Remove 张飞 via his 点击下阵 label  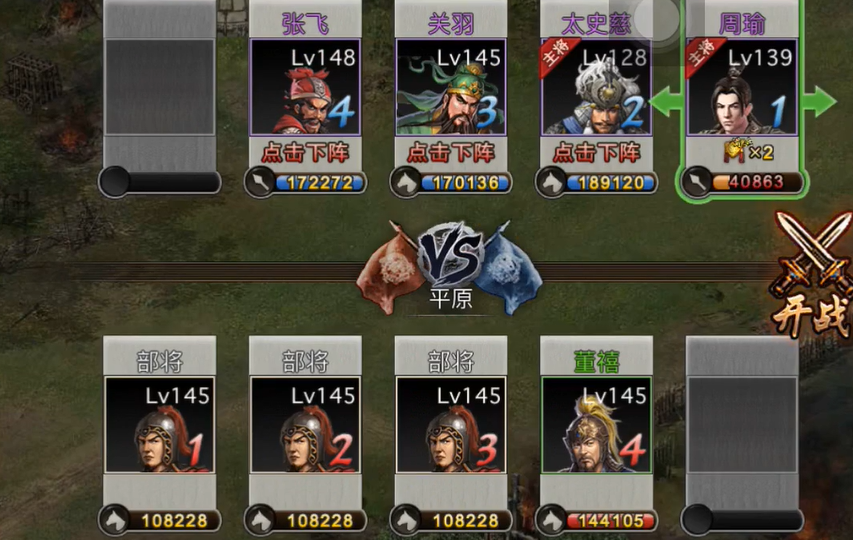coord(305,153)
